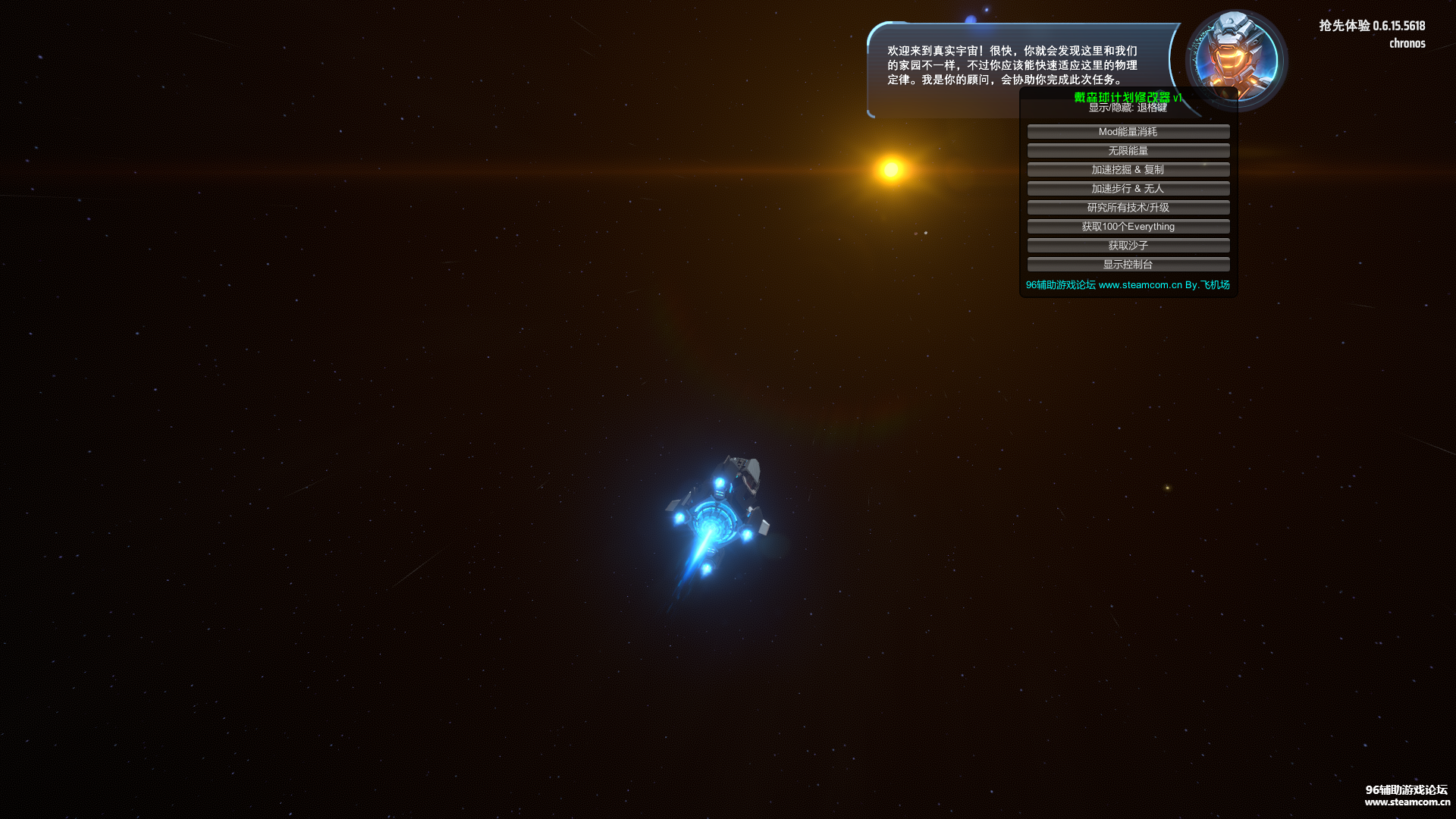Image resolution: width=1456 pixels, height=819 pixels.
Task: Open the www.steamcom.cn forum link in trainer
Action: [1140, 285]
